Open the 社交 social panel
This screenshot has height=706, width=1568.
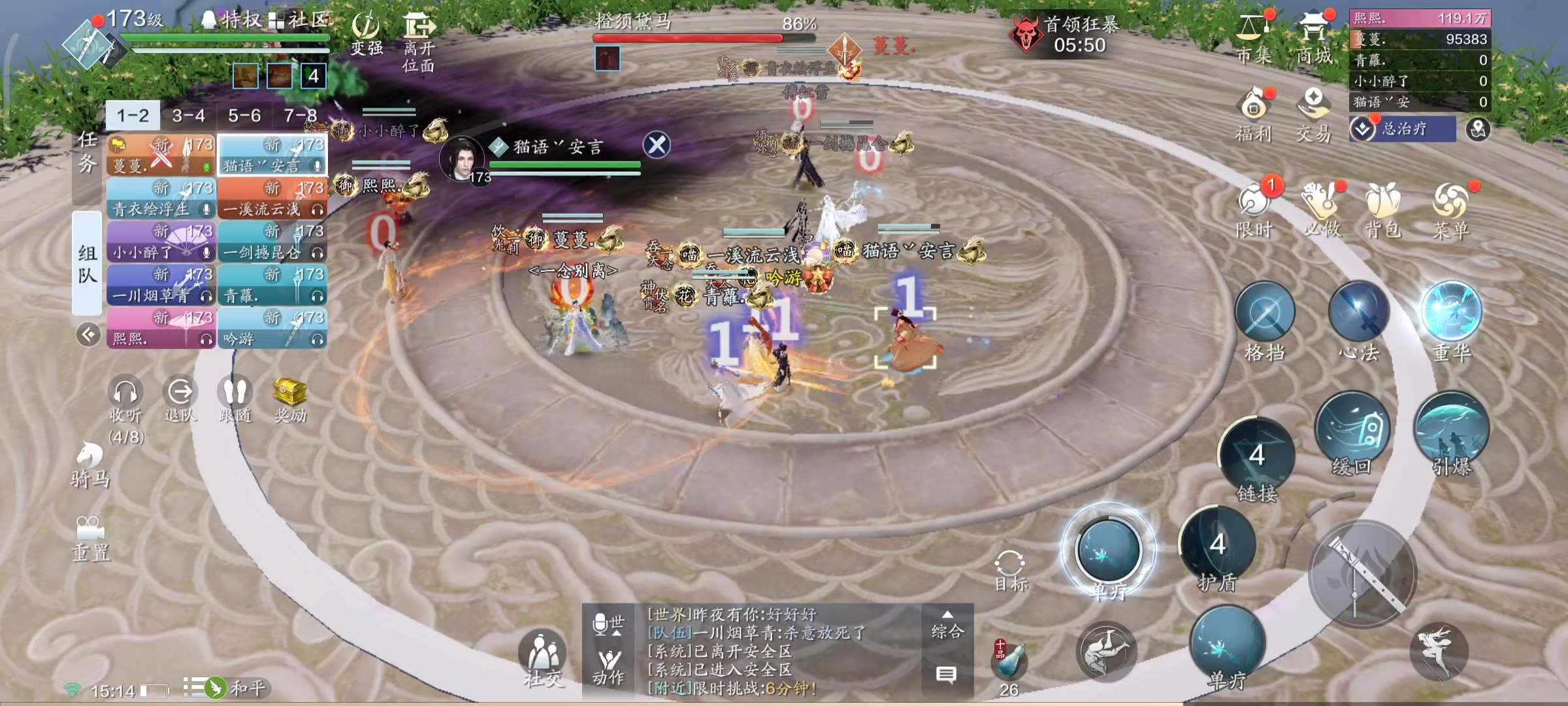click(x=542, y=656)
